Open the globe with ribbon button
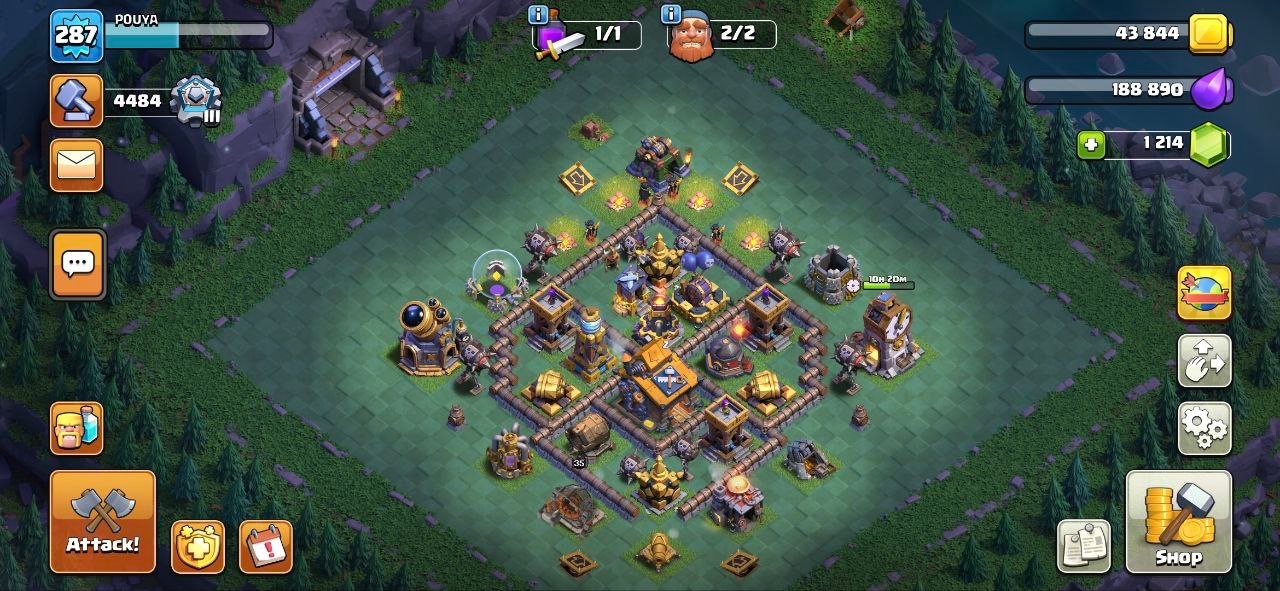 tap(1204, 293)
